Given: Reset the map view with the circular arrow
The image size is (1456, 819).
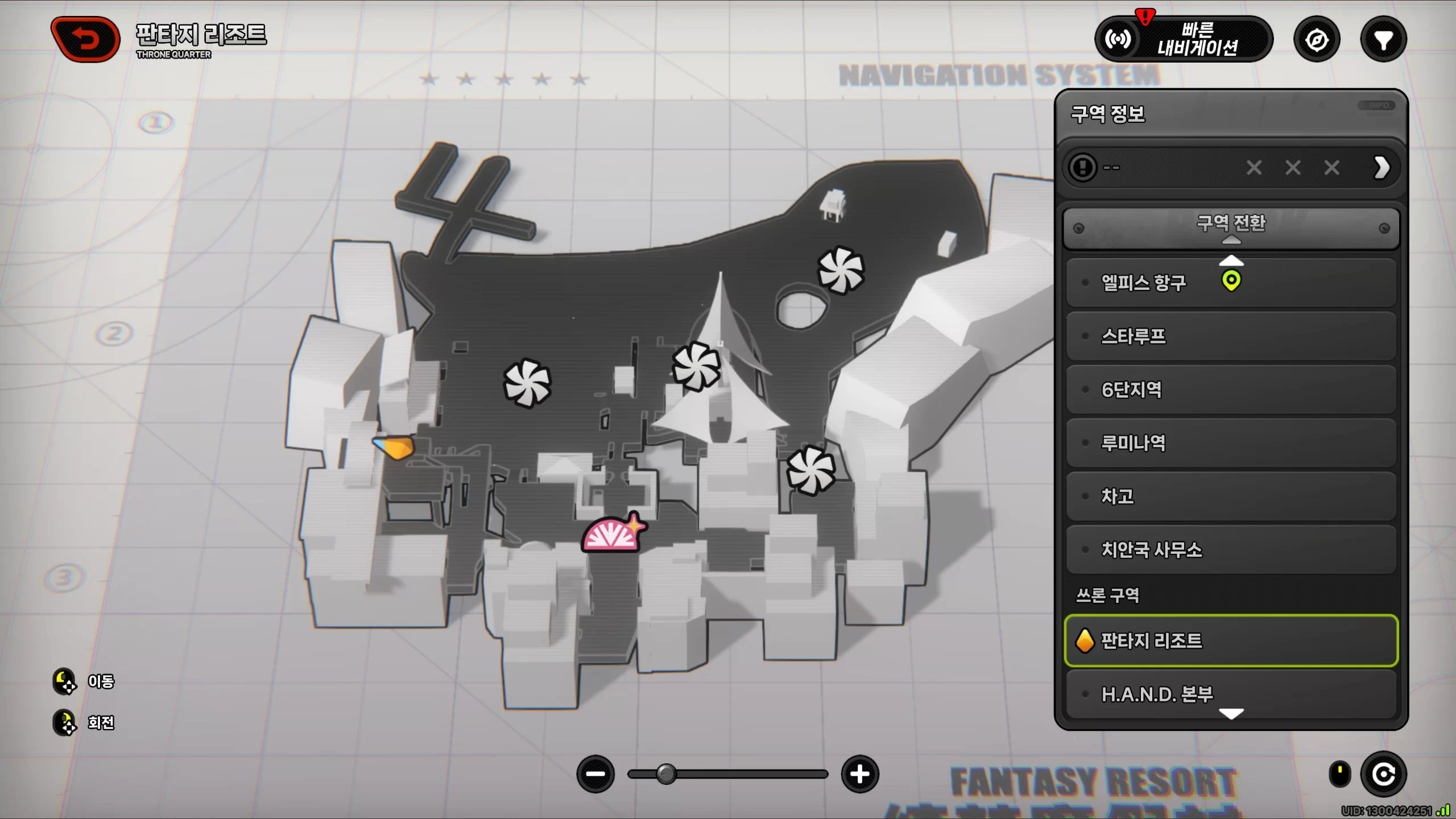Looking at the screenshot, I should 1383,774.
